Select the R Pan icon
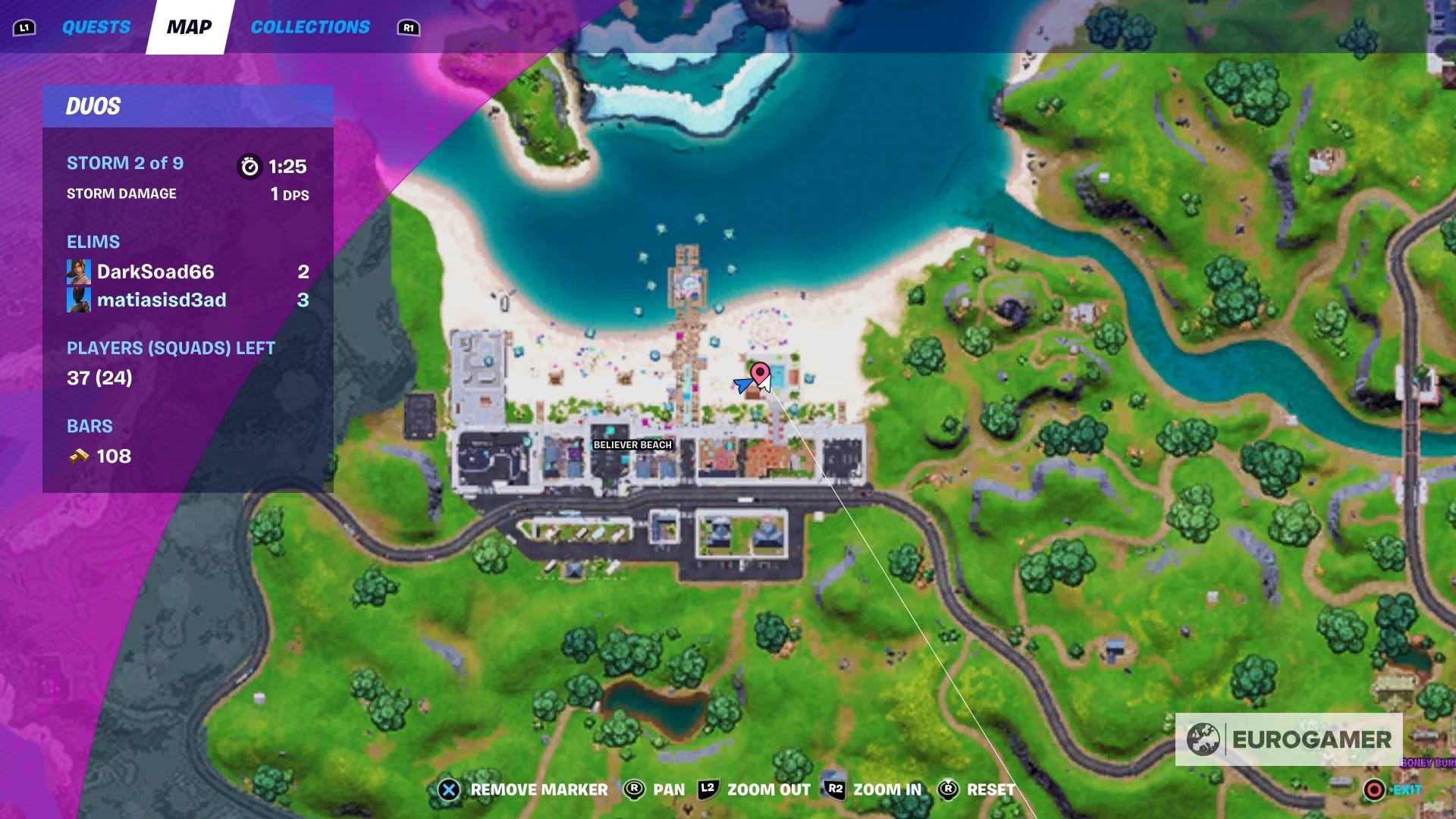Viewport: 1456px width, 819px height. [632, 789]
